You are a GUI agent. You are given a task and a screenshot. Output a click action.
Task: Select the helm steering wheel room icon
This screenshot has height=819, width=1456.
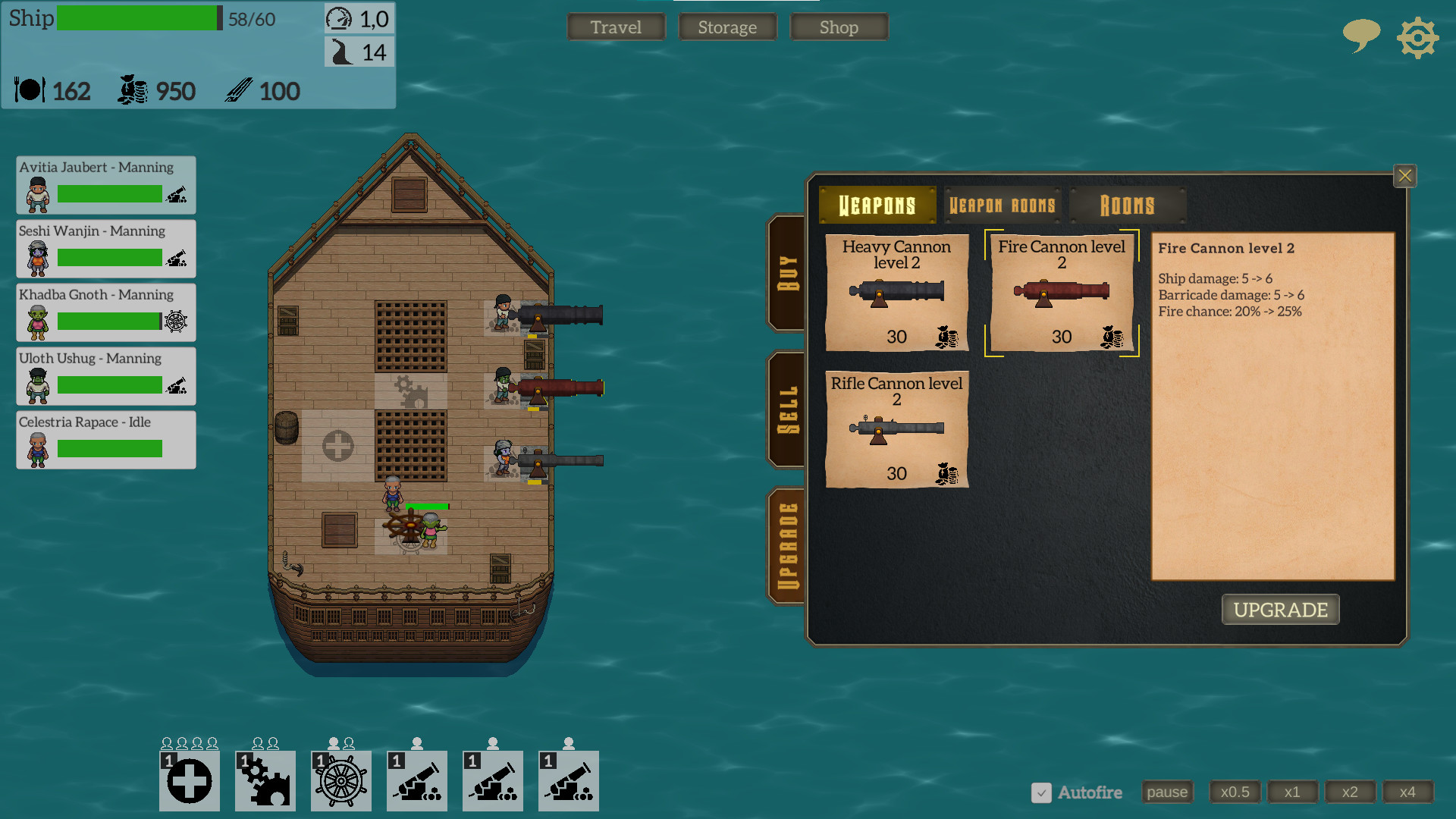pyautogui.click(x=340, y=780)
